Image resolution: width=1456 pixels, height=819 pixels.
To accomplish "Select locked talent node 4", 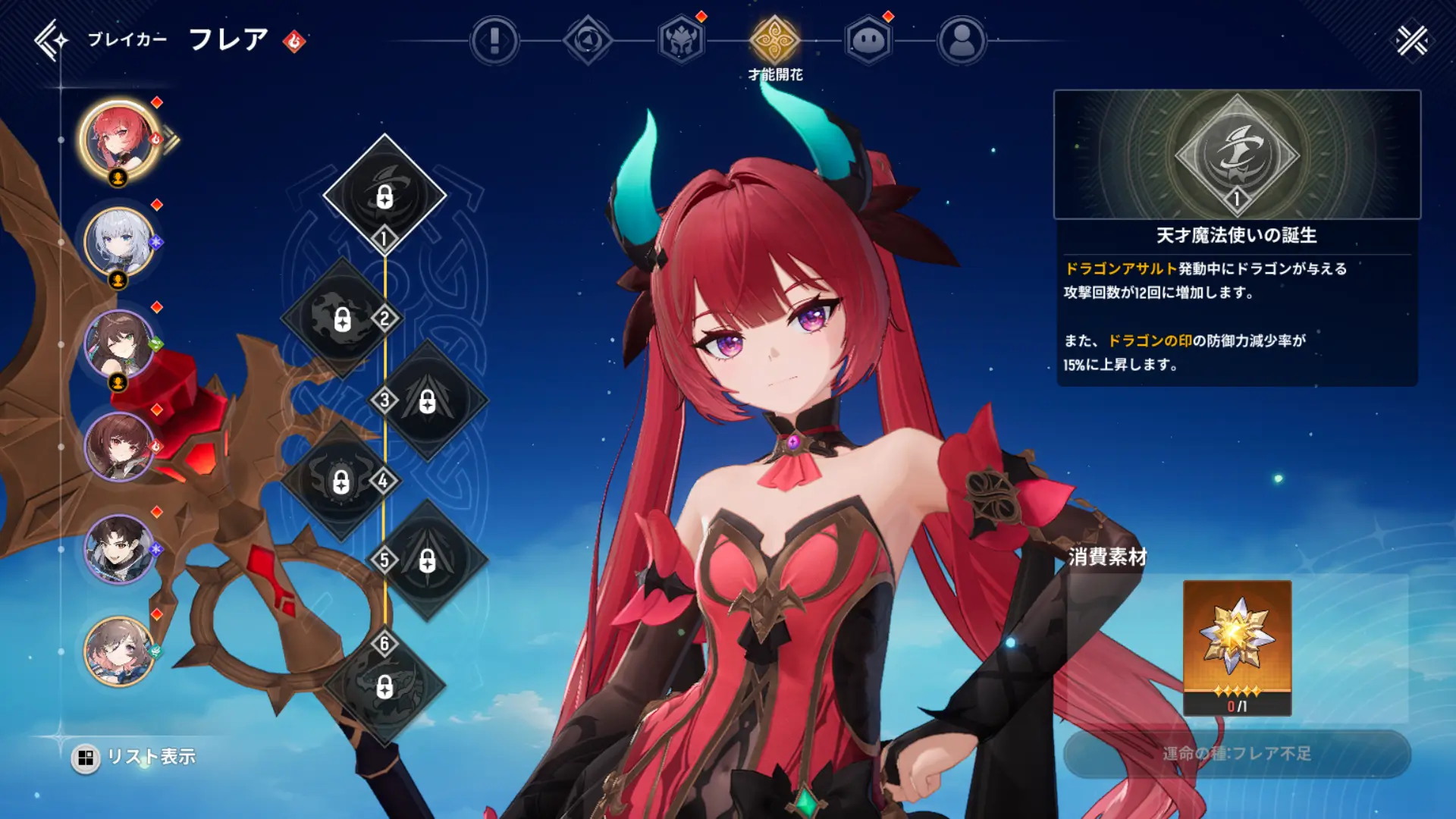I will [341, 481].
